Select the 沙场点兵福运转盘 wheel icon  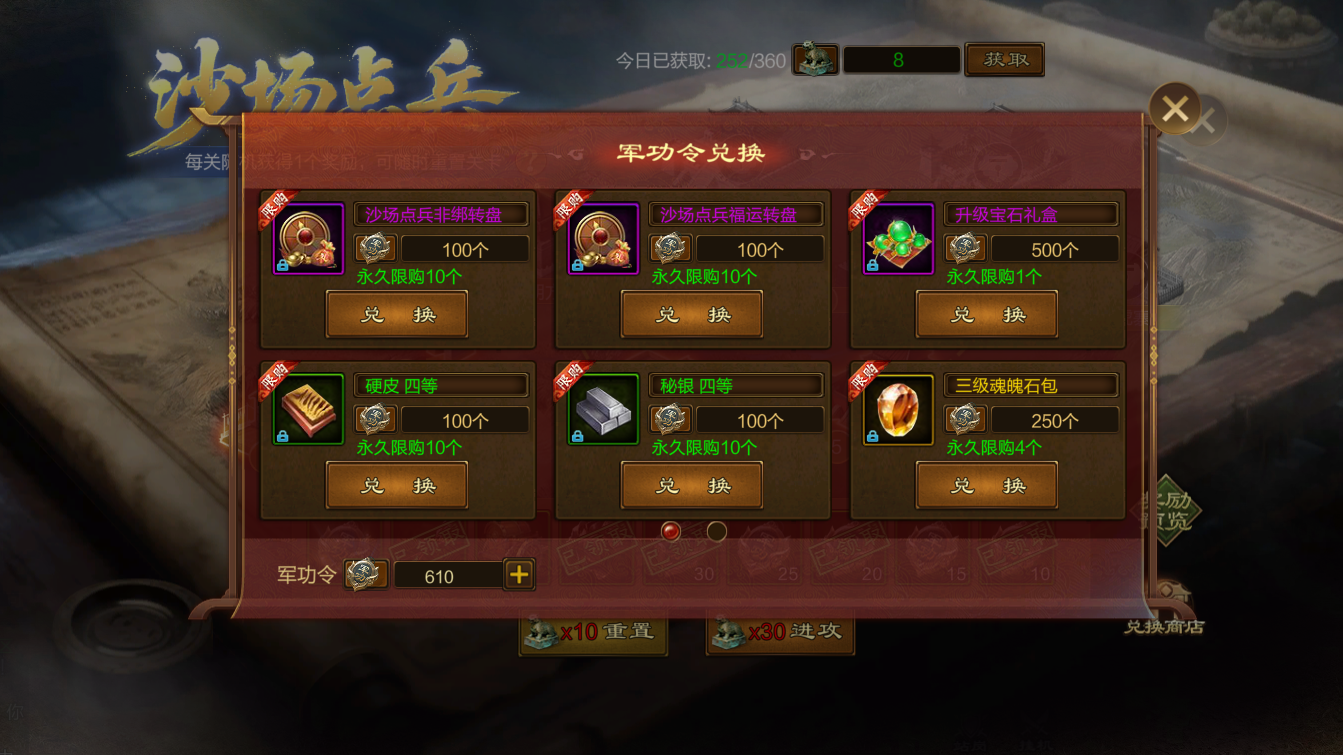[603, 239]
